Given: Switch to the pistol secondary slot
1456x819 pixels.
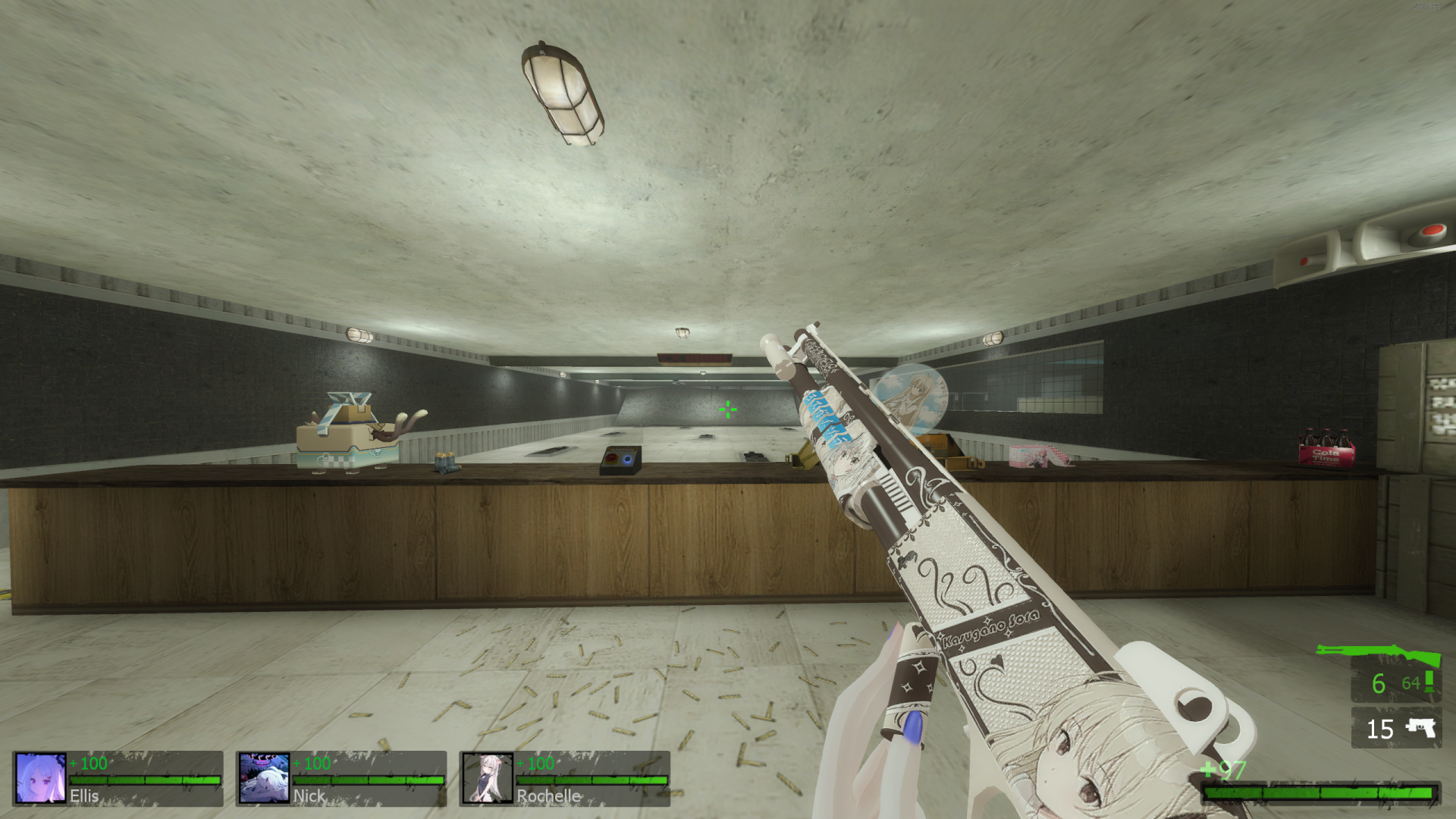Looking at the screenshot, I should click(x=1396, y=728).
